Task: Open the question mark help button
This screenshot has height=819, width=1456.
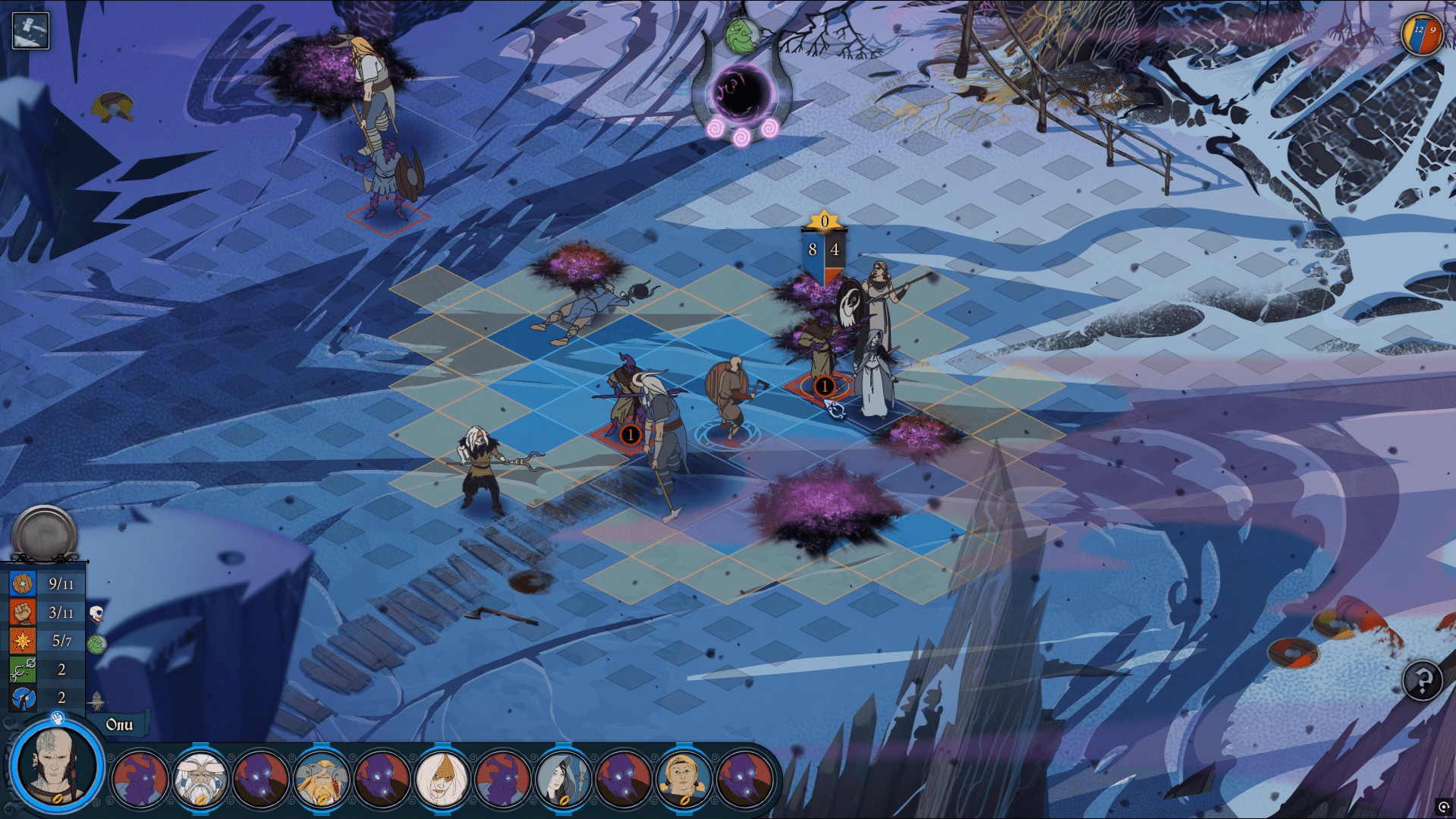Action: pos(1422,680)
